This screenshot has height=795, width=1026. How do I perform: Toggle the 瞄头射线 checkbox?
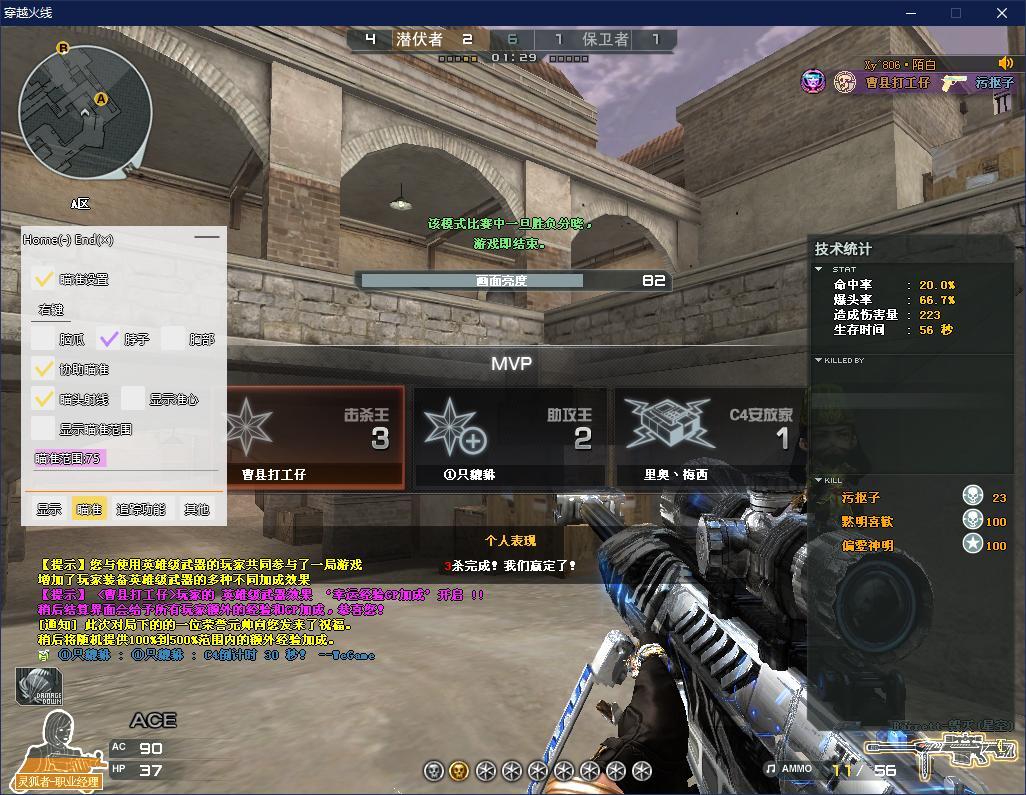coord(43,399)
